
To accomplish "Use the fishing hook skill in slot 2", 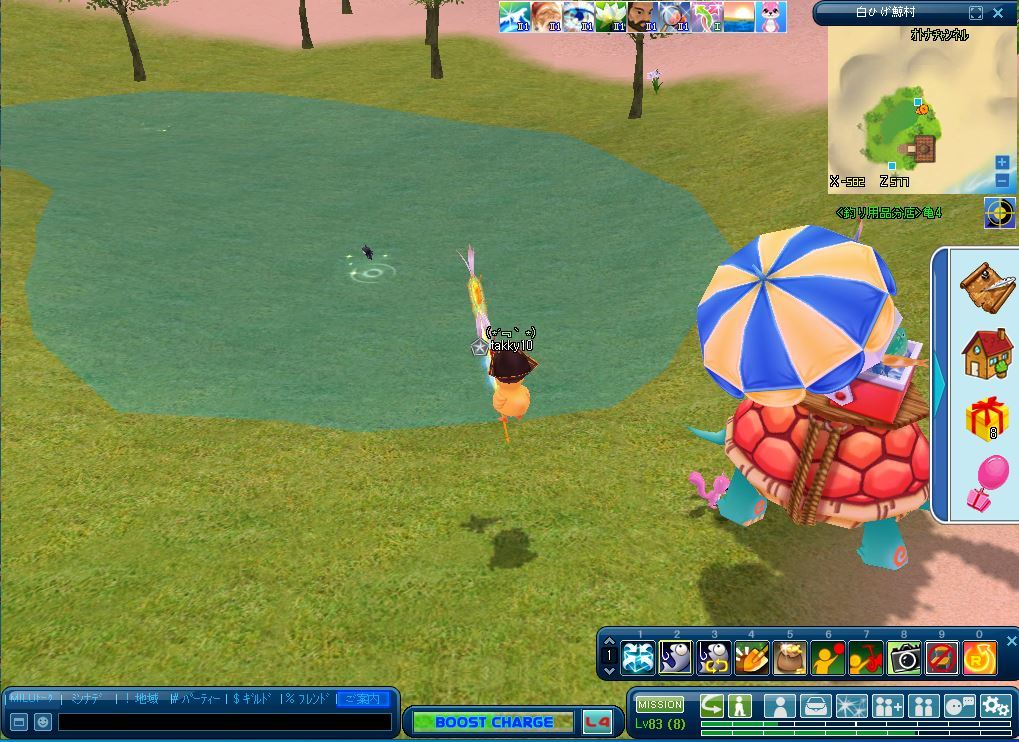I will click(x=676, y=657).
